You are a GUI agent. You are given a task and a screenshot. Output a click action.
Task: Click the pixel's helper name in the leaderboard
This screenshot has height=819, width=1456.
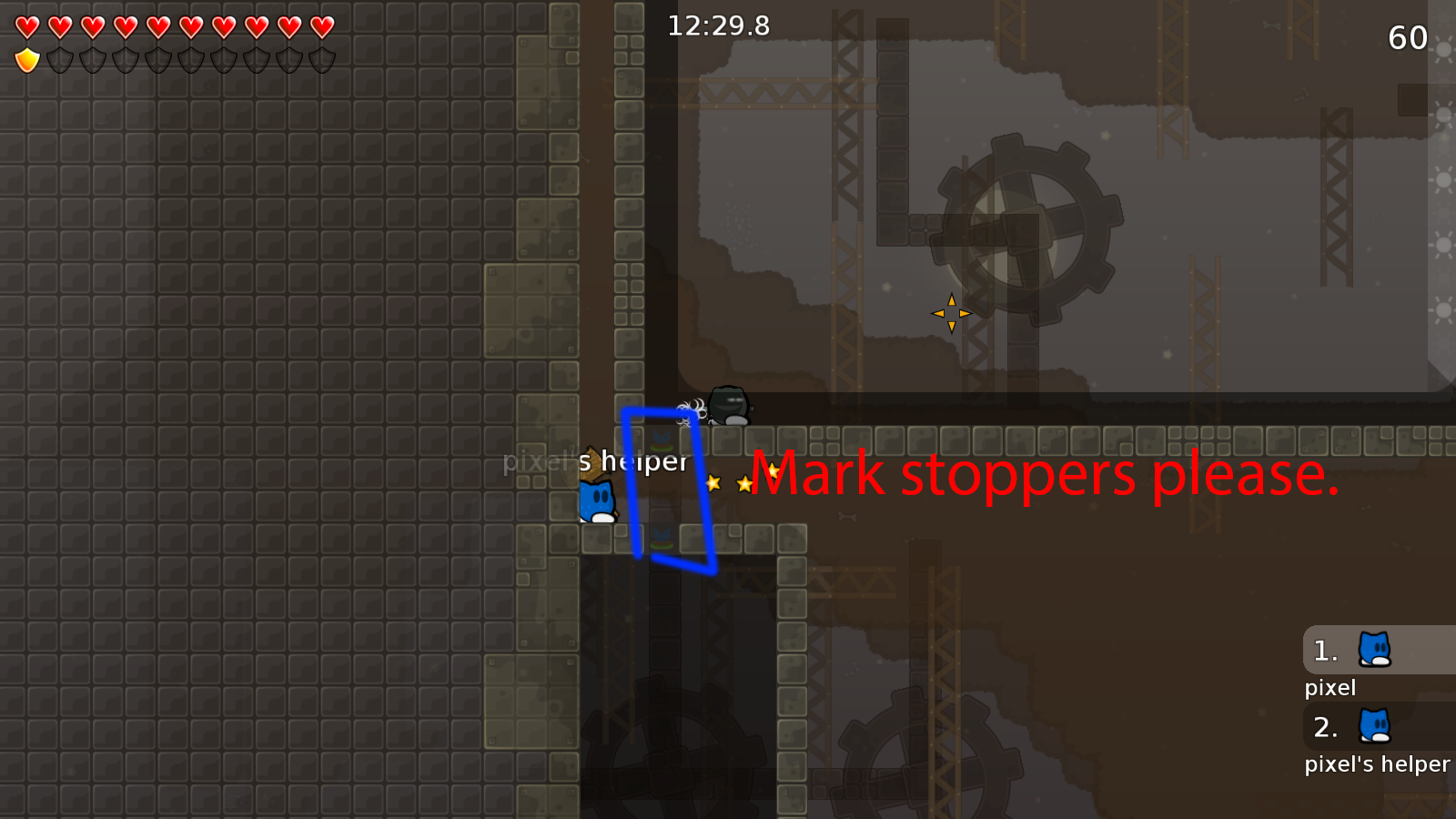pos(1377,764)
